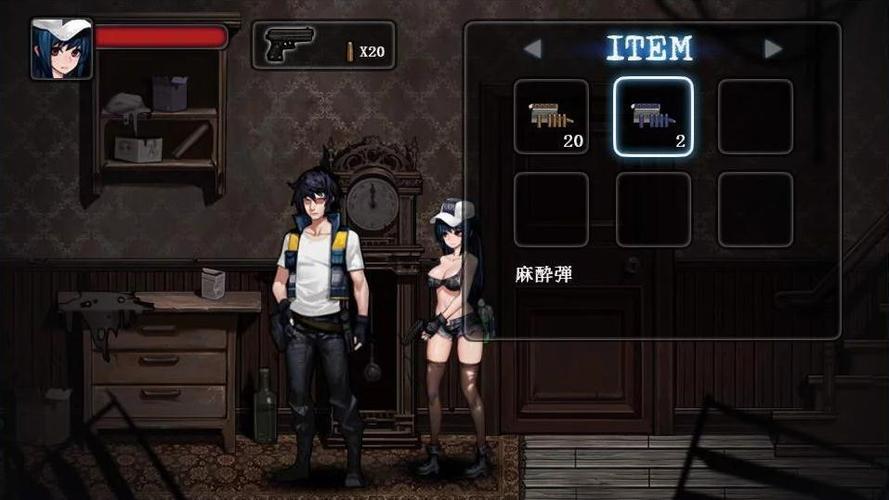The height and width of the screenshot is (500, 889).
Task: Go to the previous ITEM page arrow
Action: pos(532,48)
